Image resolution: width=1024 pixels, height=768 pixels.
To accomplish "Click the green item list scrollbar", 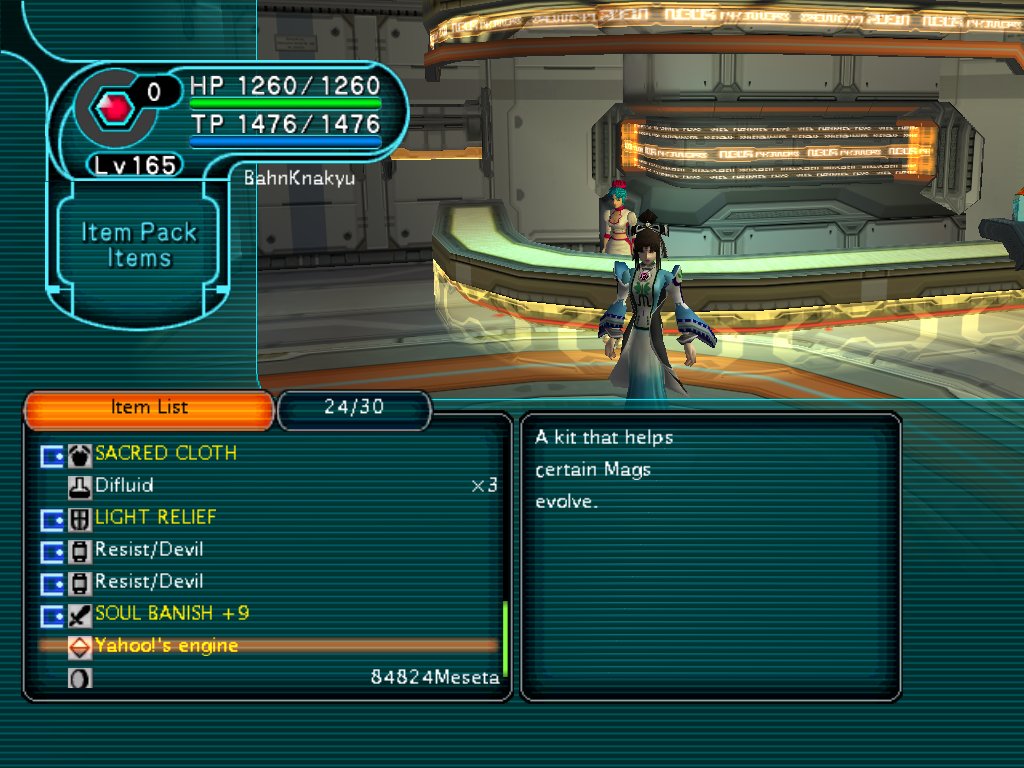I will 505,638.
